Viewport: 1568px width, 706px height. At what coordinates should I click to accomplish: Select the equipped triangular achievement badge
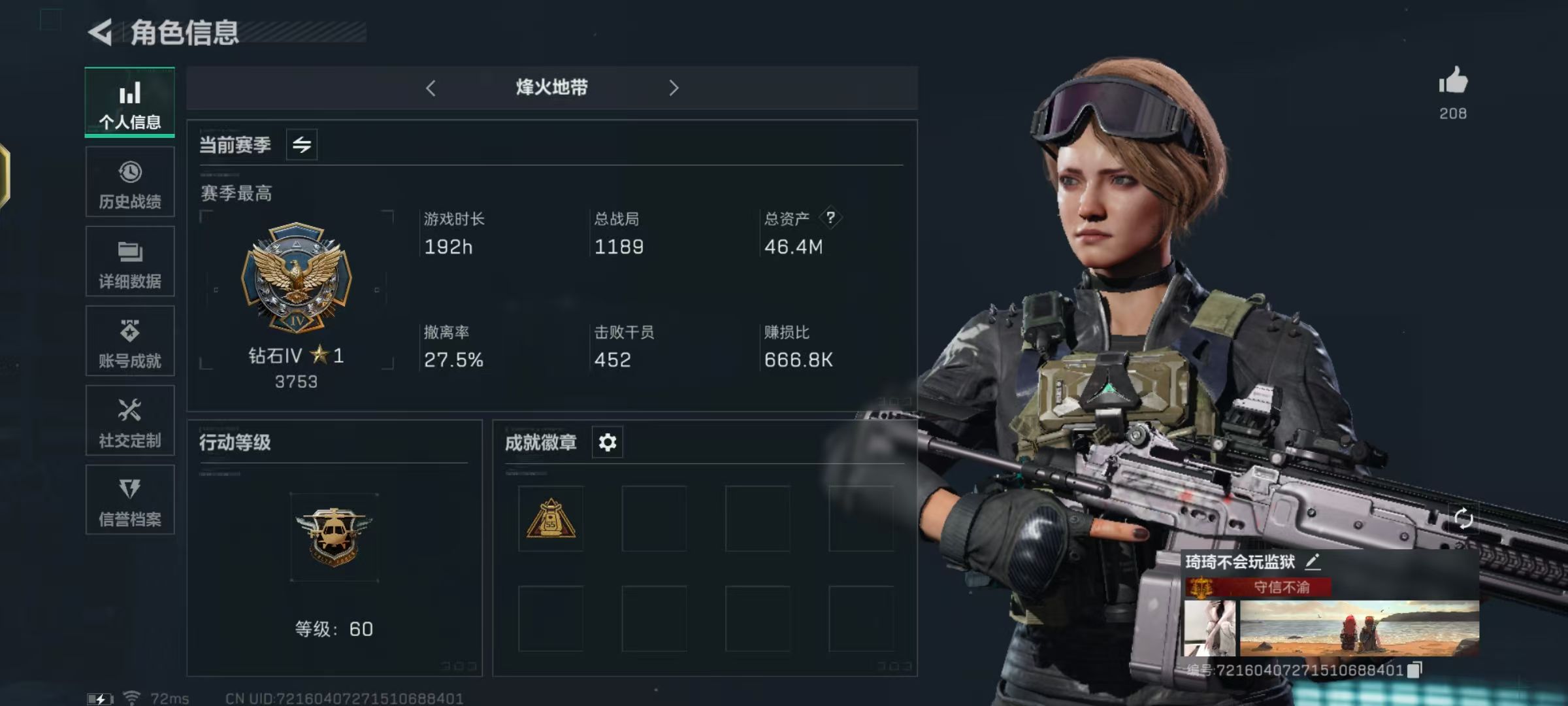551,519
